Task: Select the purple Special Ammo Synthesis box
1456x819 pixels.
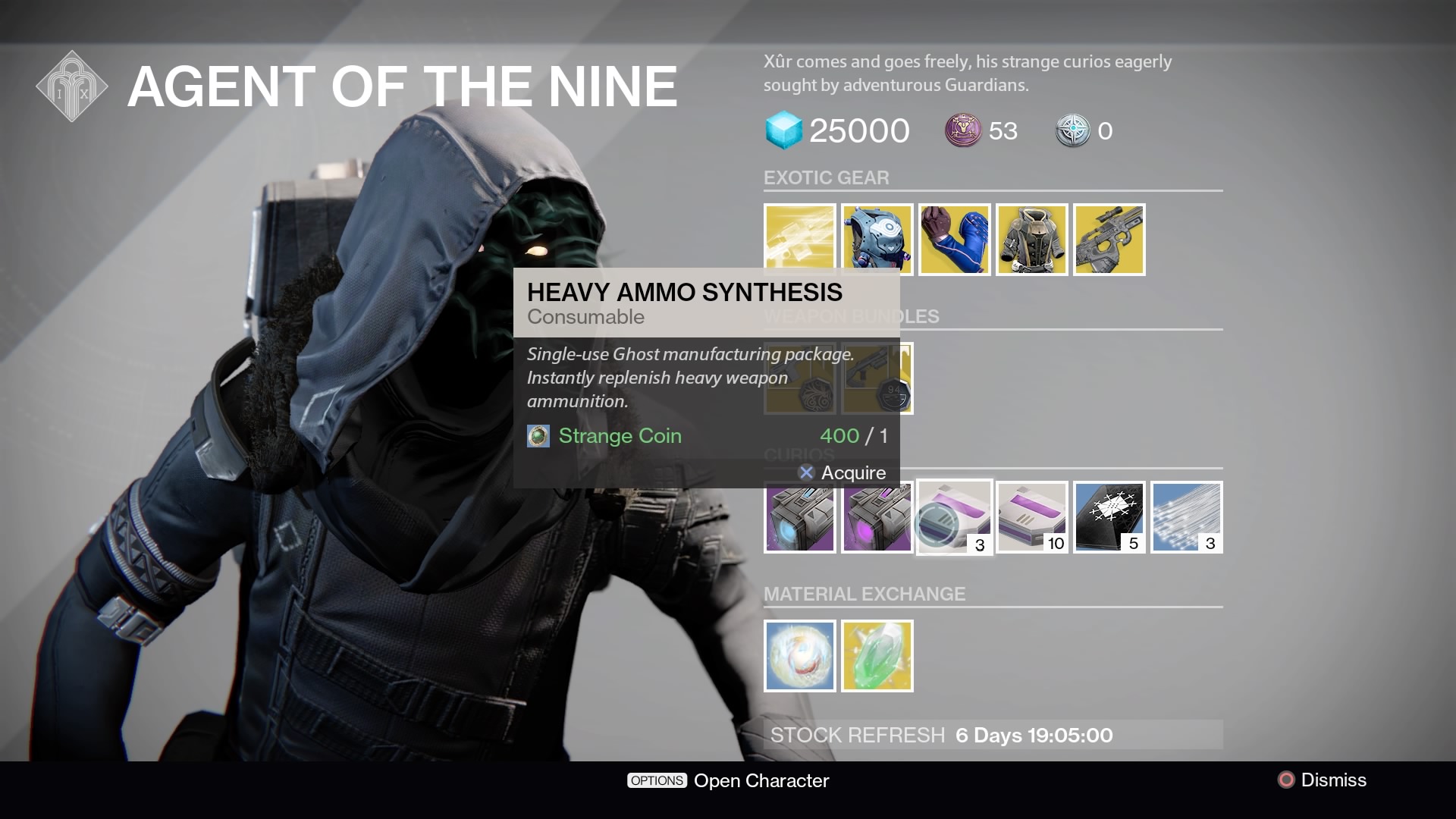Action: [x=877, y=516]
